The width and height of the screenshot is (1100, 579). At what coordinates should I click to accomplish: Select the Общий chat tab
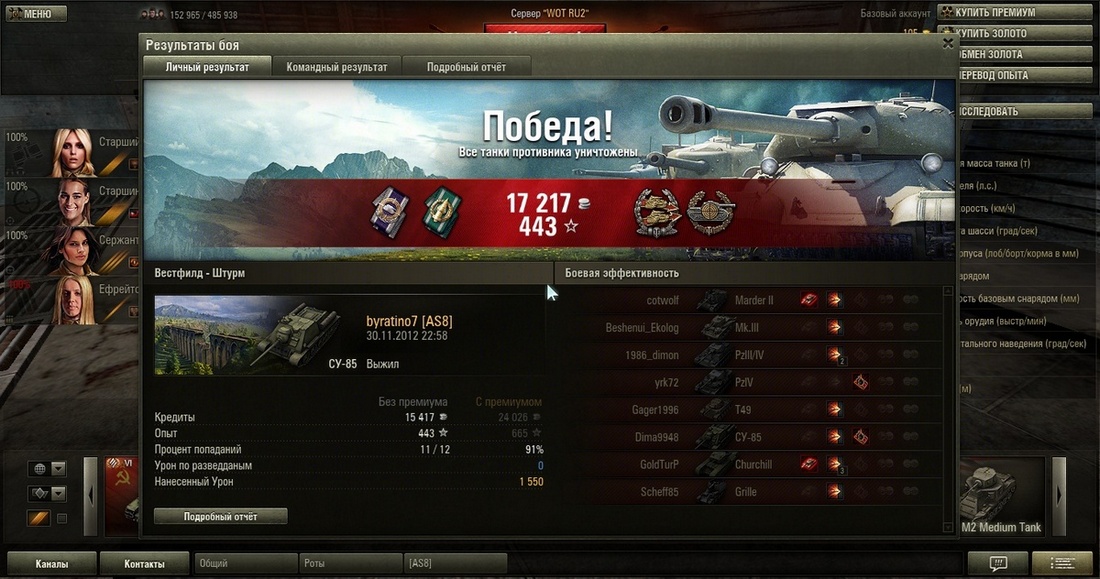(246, 564)
